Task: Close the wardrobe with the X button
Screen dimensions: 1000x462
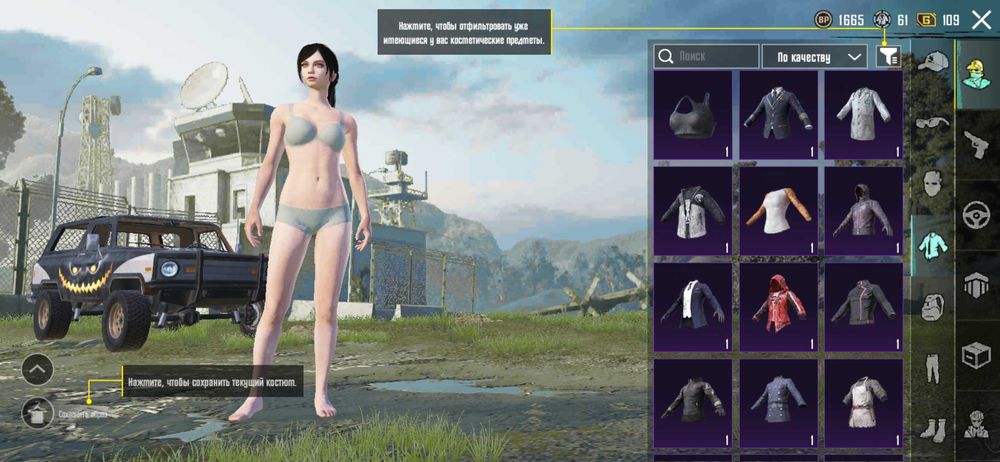Action: pyautogui.click(x=981, y=19)
